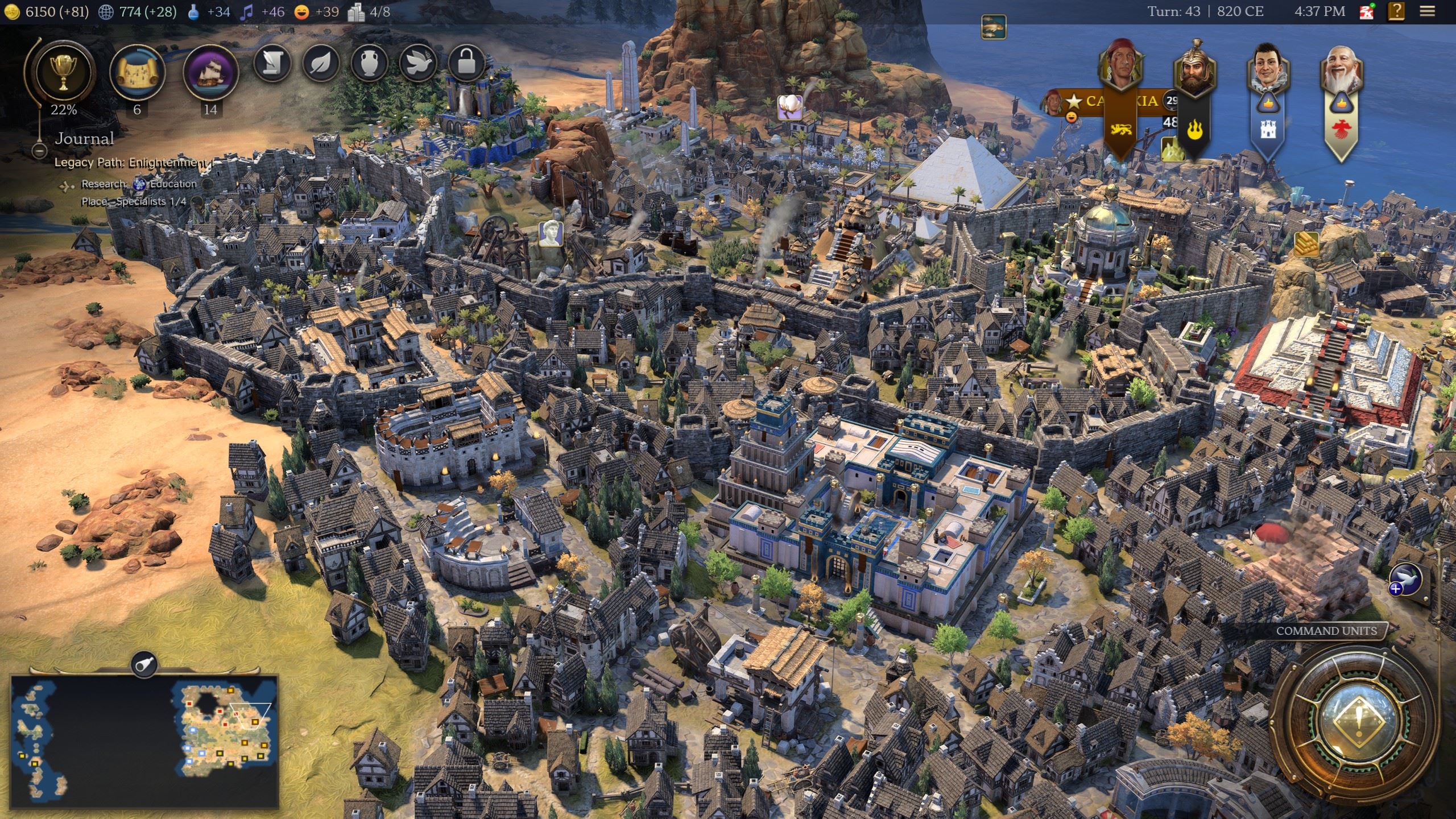Open the padlock unlocks button
The width and height of the screenshot is (1456, 819).
(x=466, y=63)
